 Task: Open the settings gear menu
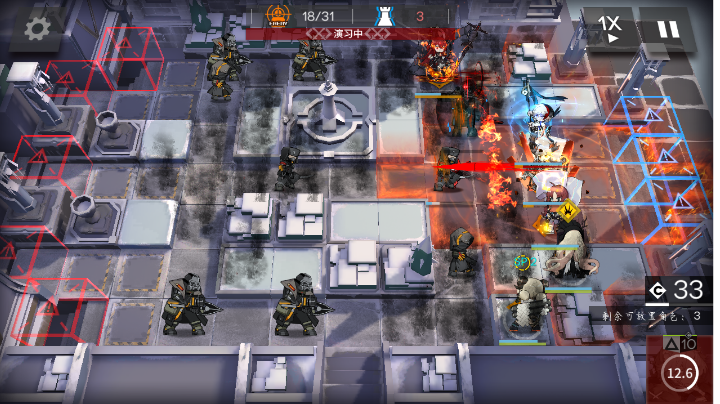pyautogui.click(x=37, y=28)
